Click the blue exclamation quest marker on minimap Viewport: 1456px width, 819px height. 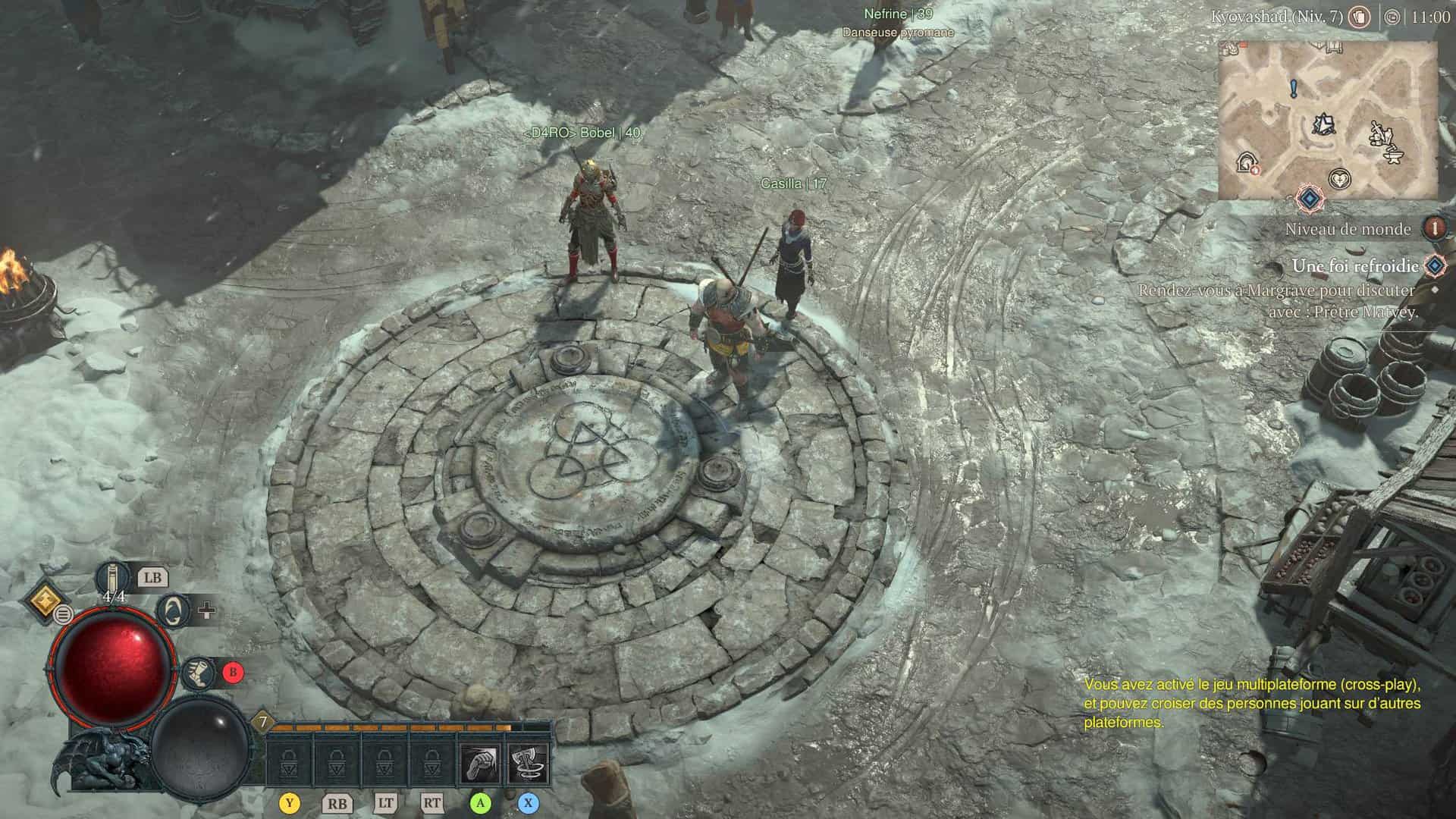(x=1294, y=89)
